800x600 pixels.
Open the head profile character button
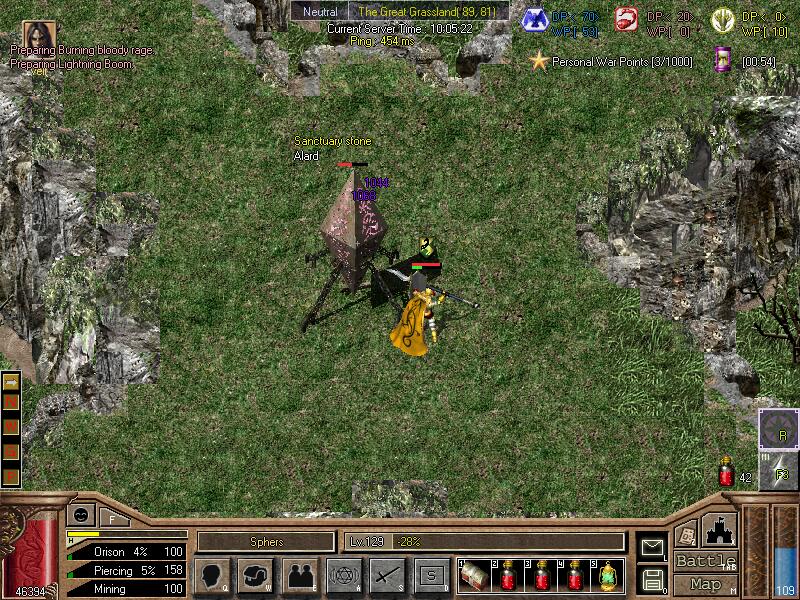tap(211, 575)
